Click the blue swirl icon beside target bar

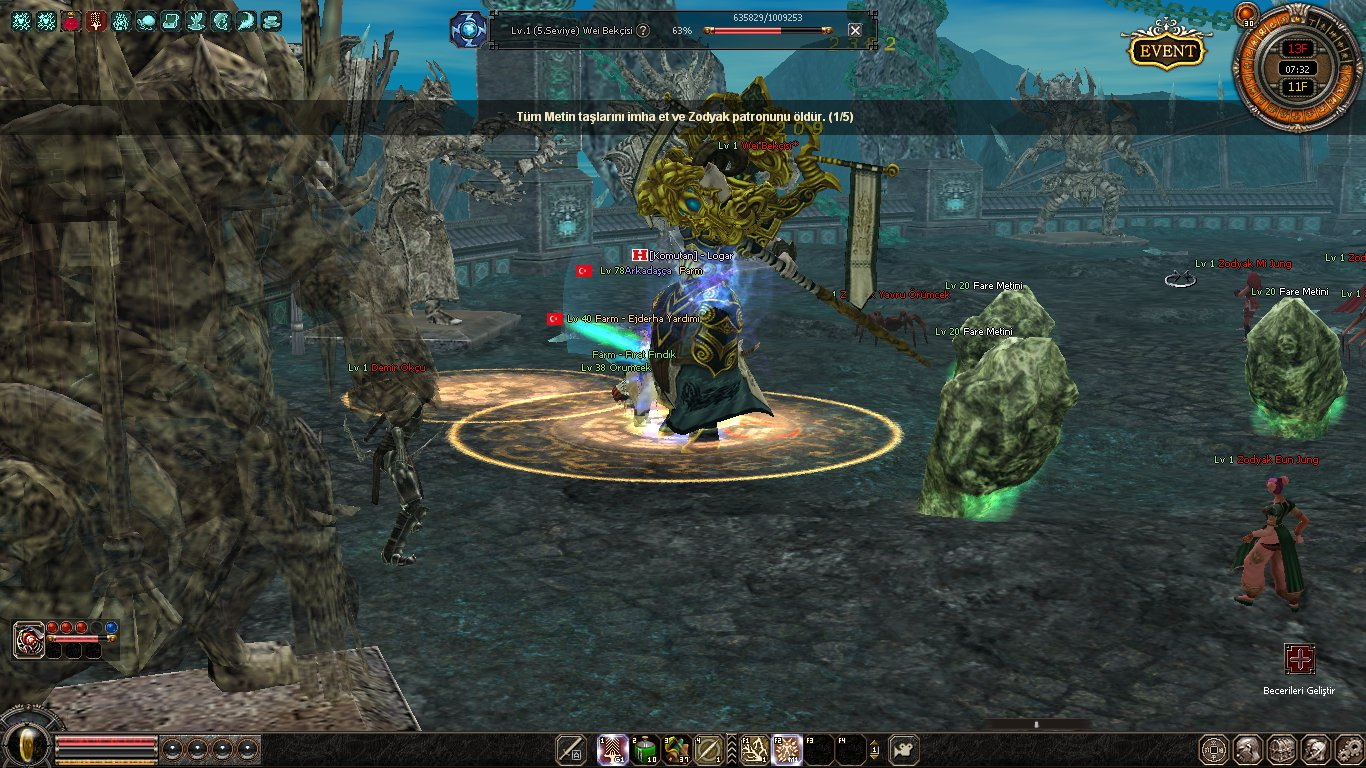pos(467,30)
